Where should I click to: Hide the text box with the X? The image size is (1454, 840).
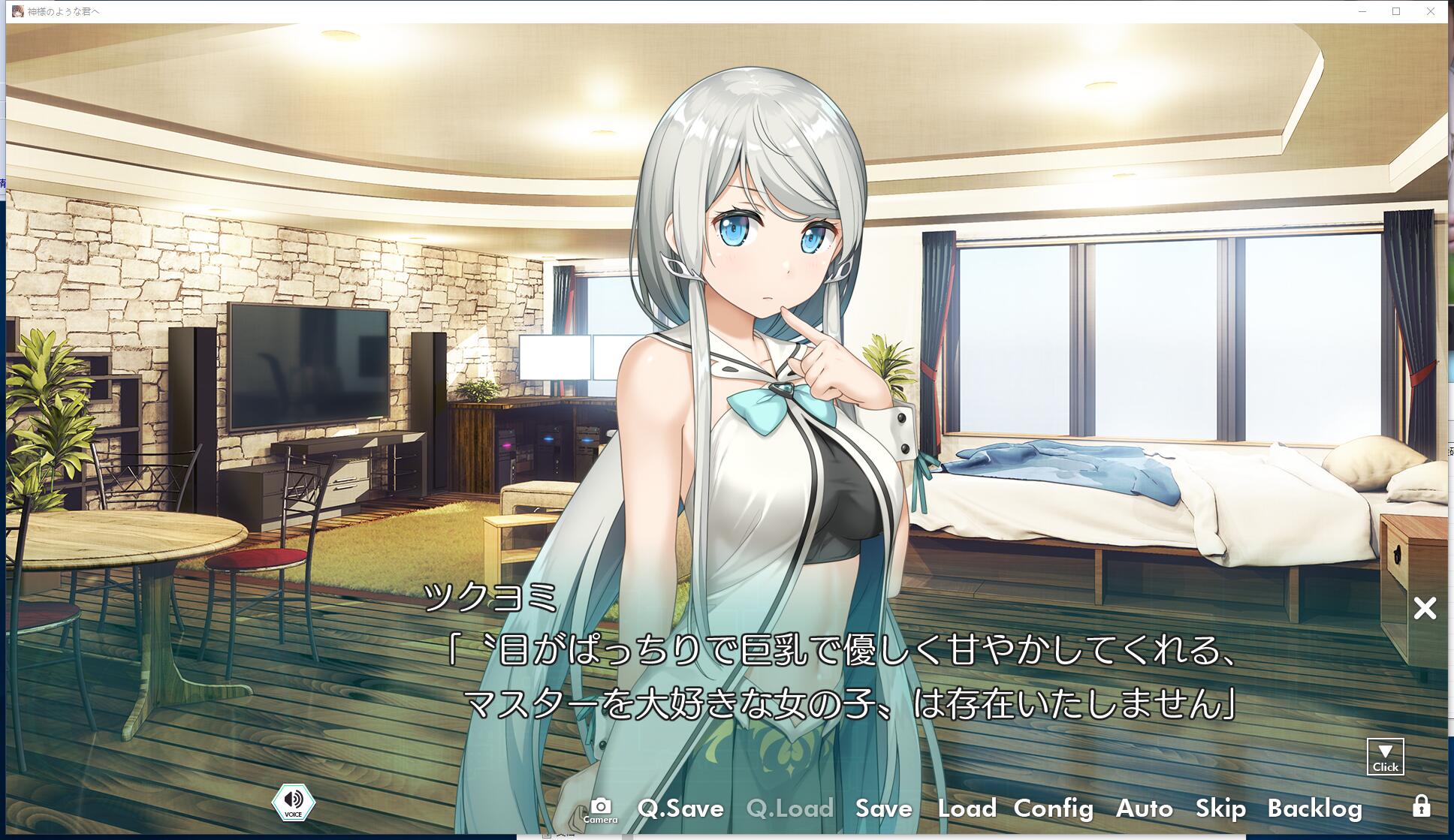click(x=1425, y=608)
